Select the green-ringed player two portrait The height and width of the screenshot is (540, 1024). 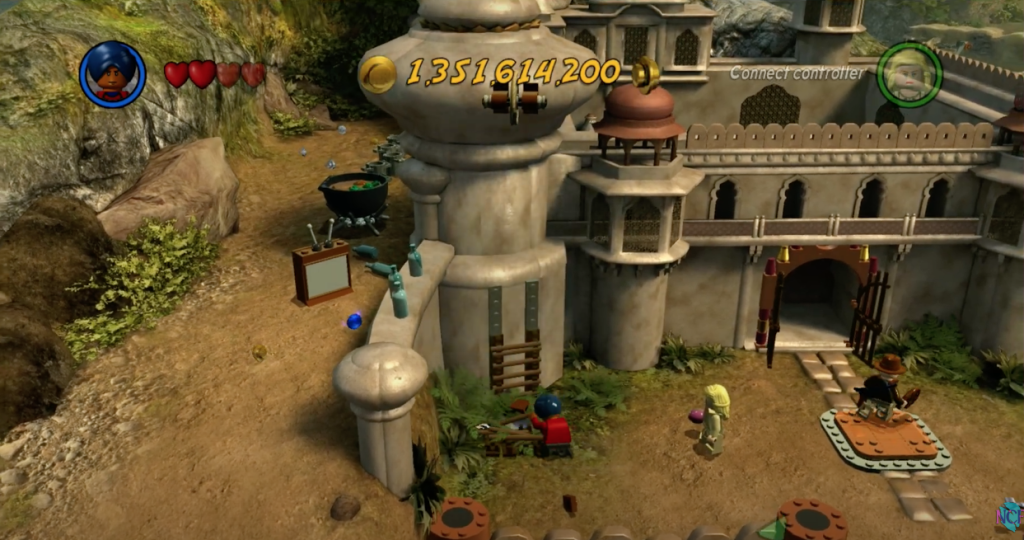[x=909, y=75]
